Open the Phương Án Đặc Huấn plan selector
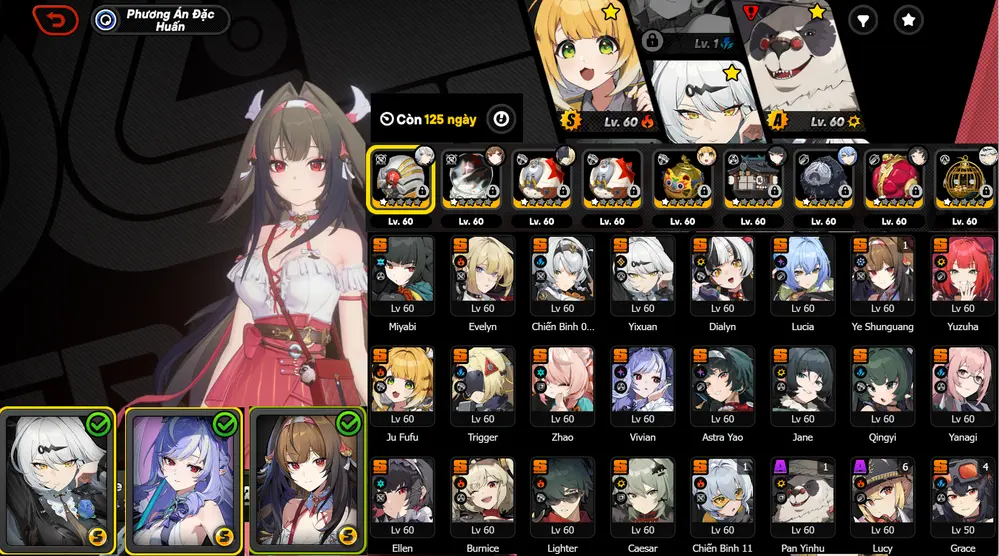The image size is (999, 556). [x=160, y=20]
